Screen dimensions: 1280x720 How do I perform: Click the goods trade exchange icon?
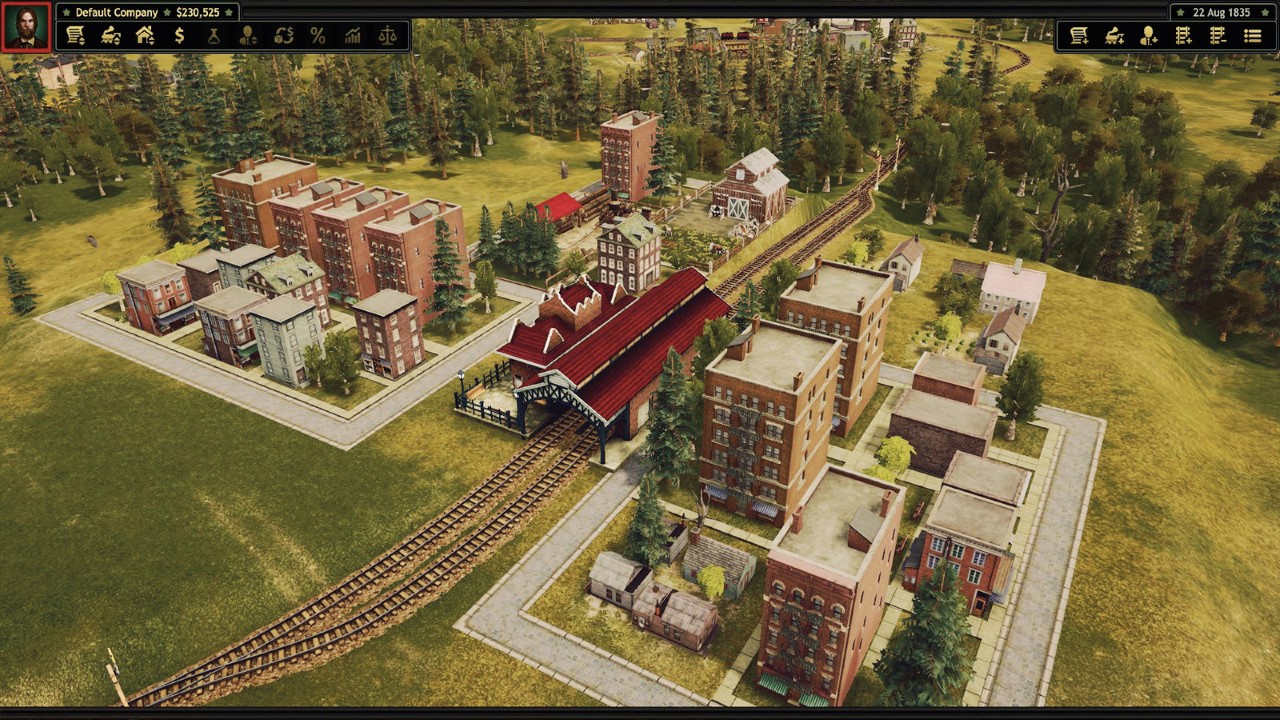tap(283, 36)
